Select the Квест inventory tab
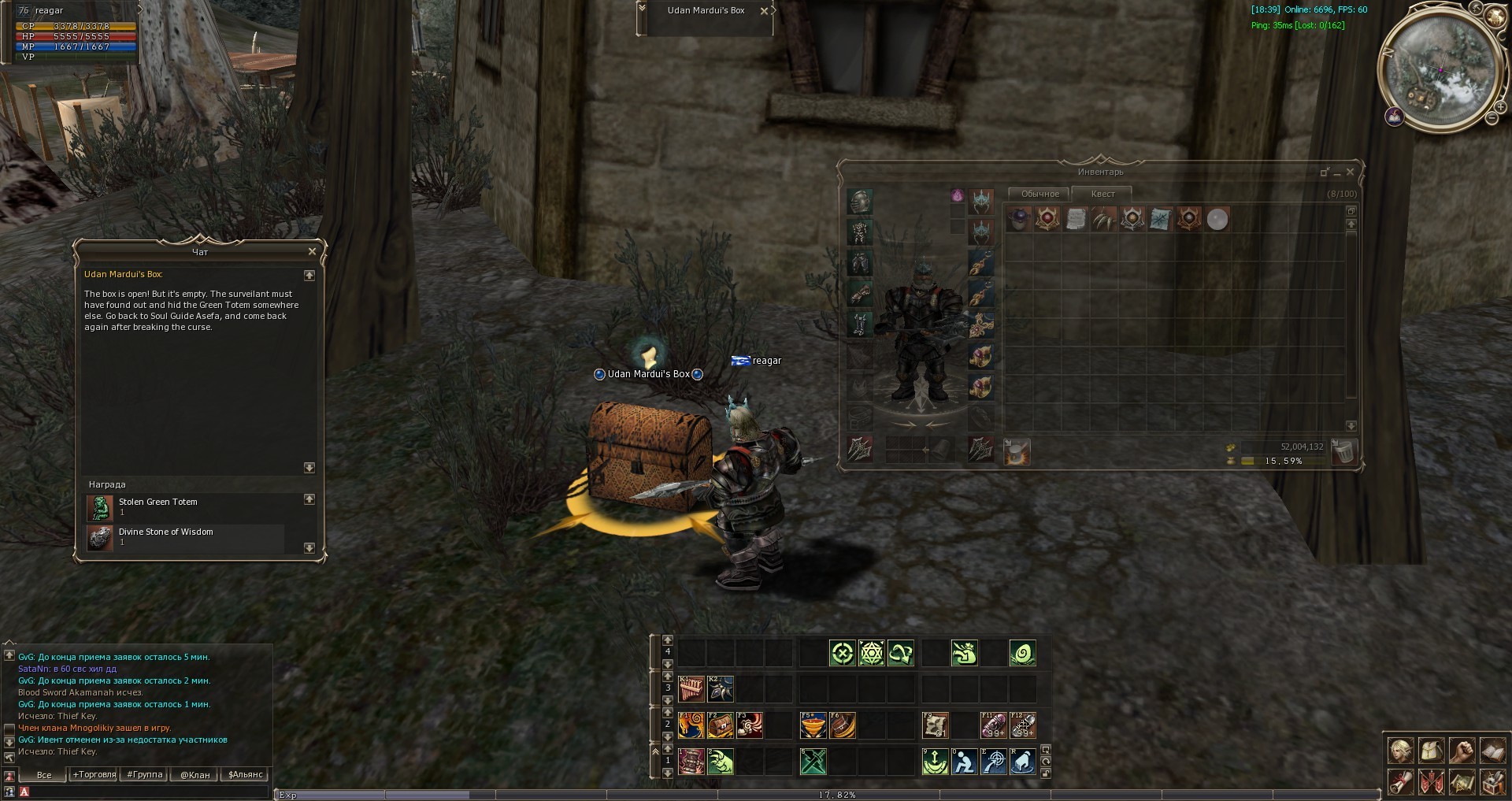The width and height of the screenshot is (1512, 801). tap(1102, 194)
